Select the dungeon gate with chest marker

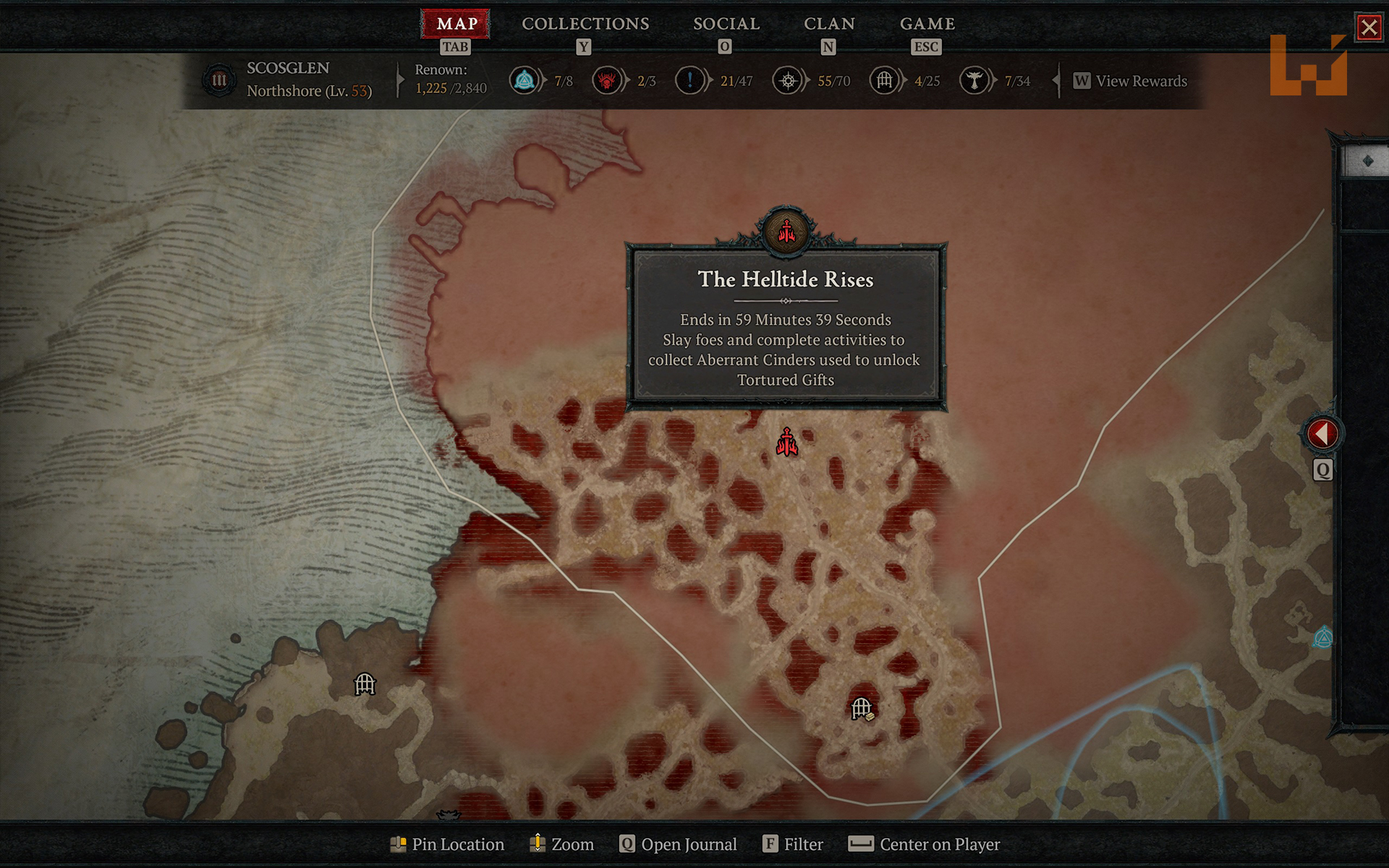tap(862, 709)
